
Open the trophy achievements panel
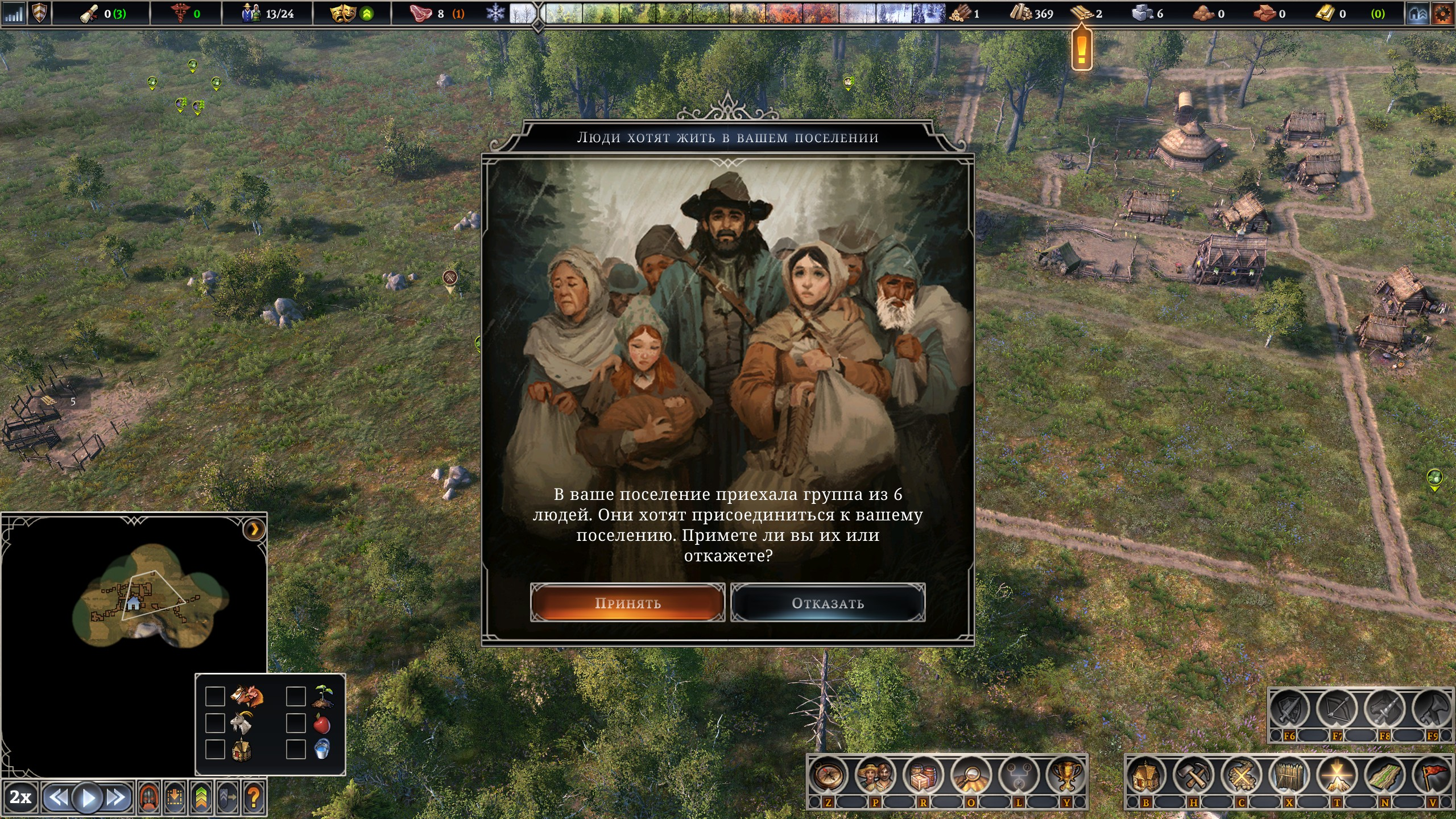point(1066,775)
